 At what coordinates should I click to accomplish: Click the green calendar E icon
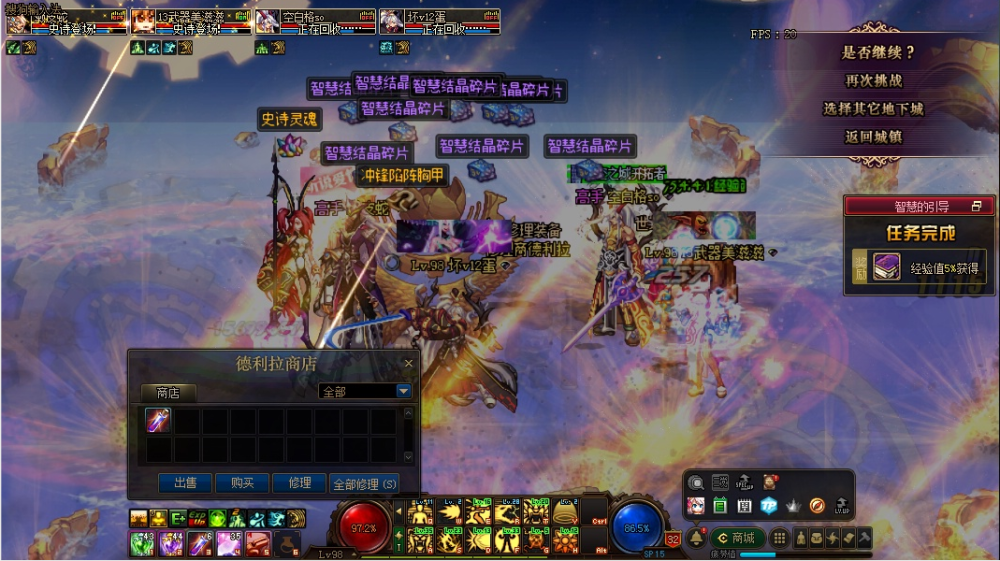coord(720,505)
